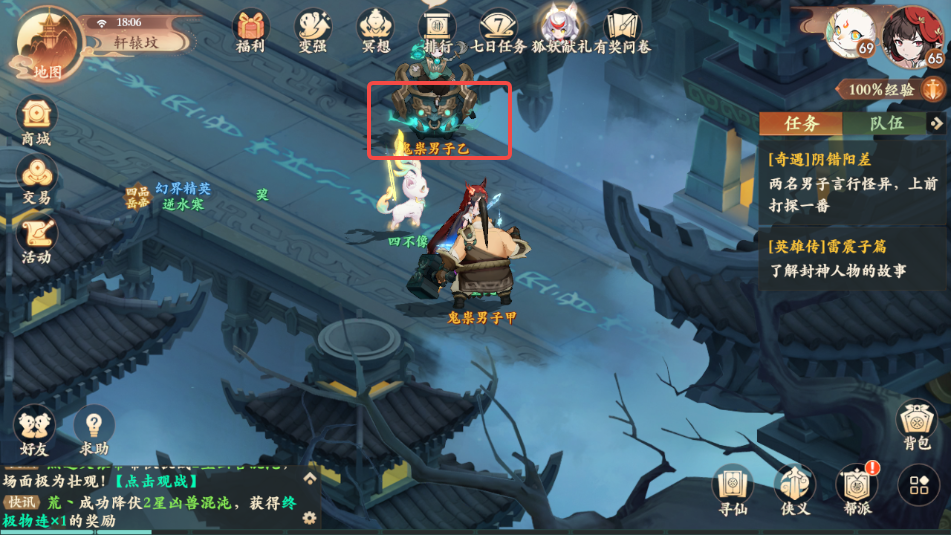
Task: View the 七日任务 seven-day tasks
Action: coord(496,28)
